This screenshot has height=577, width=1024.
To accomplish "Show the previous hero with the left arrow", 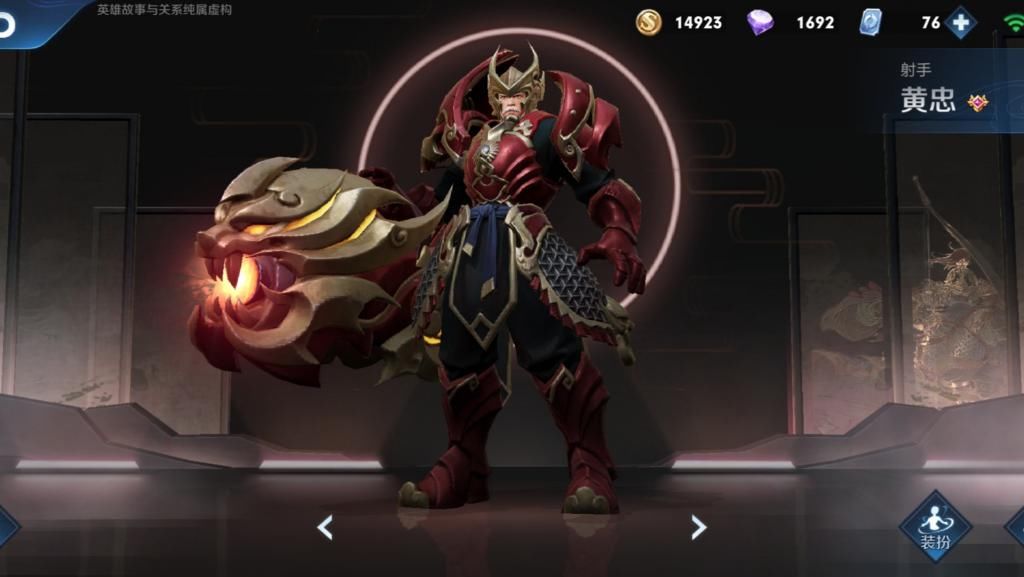I will click(x=324, y=527).
